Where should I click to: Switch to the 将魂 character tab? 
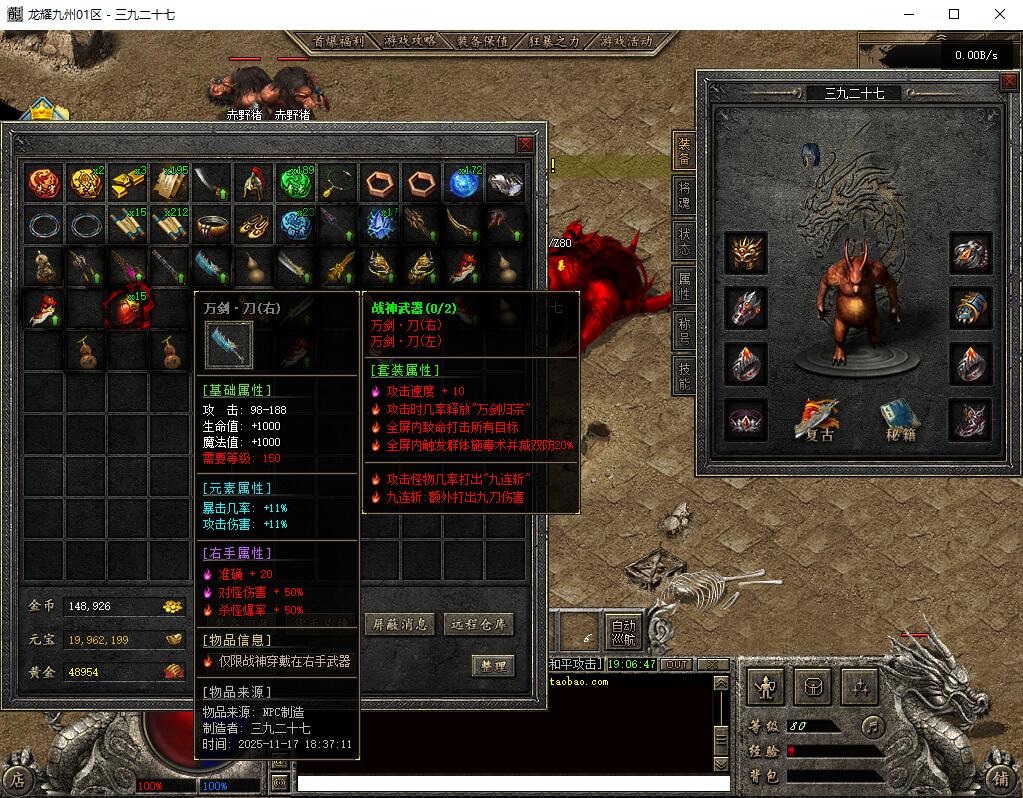coord(685,193)
